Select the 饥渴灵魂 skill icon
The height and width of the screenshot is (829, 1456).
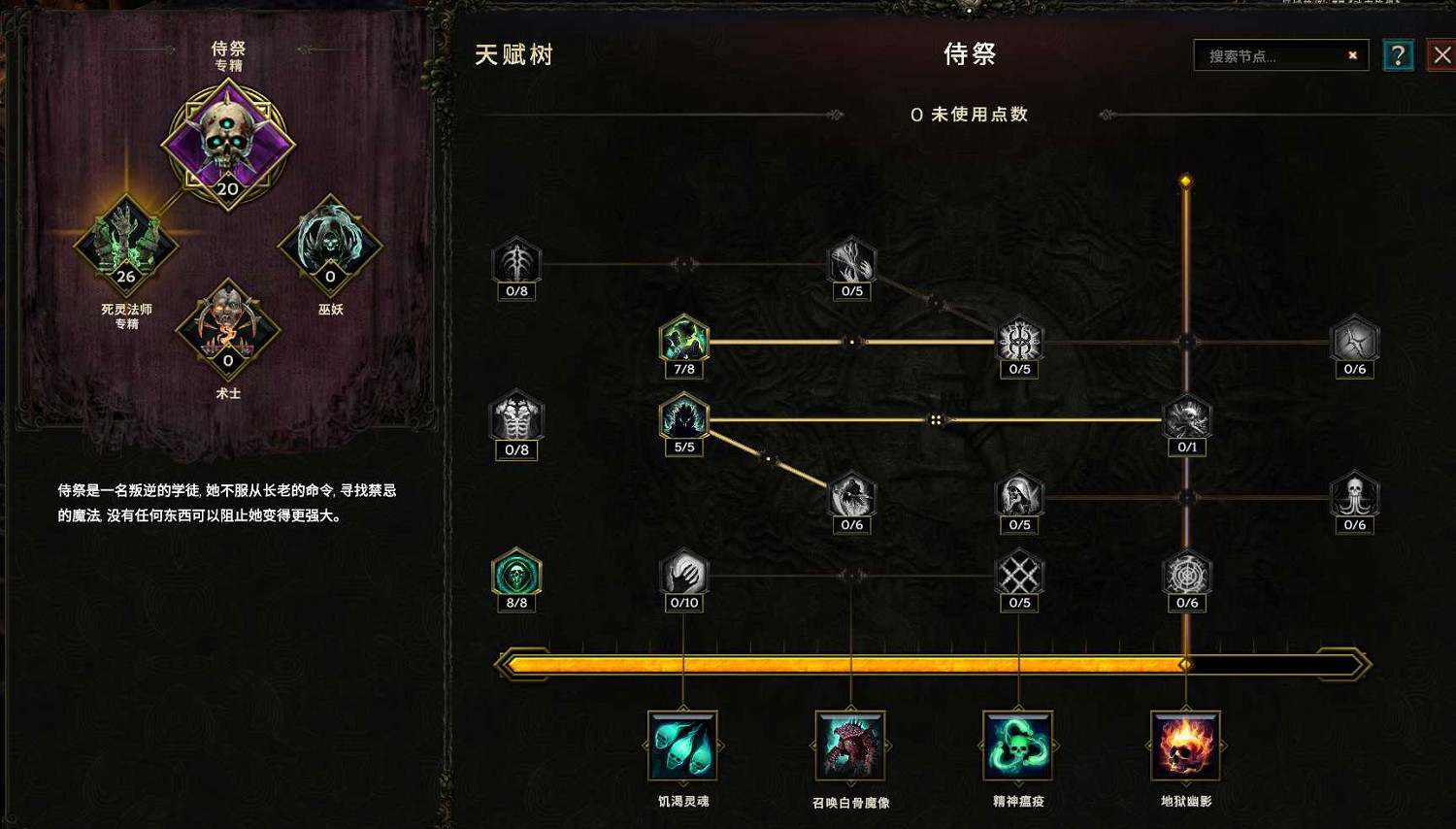point(682,747)
